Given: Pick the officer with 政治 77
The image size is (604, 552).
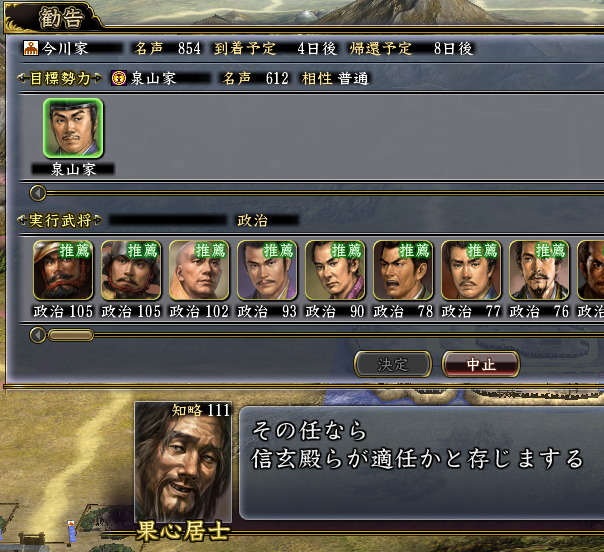Looking at the screenshot, I should [x=471, y=270].
